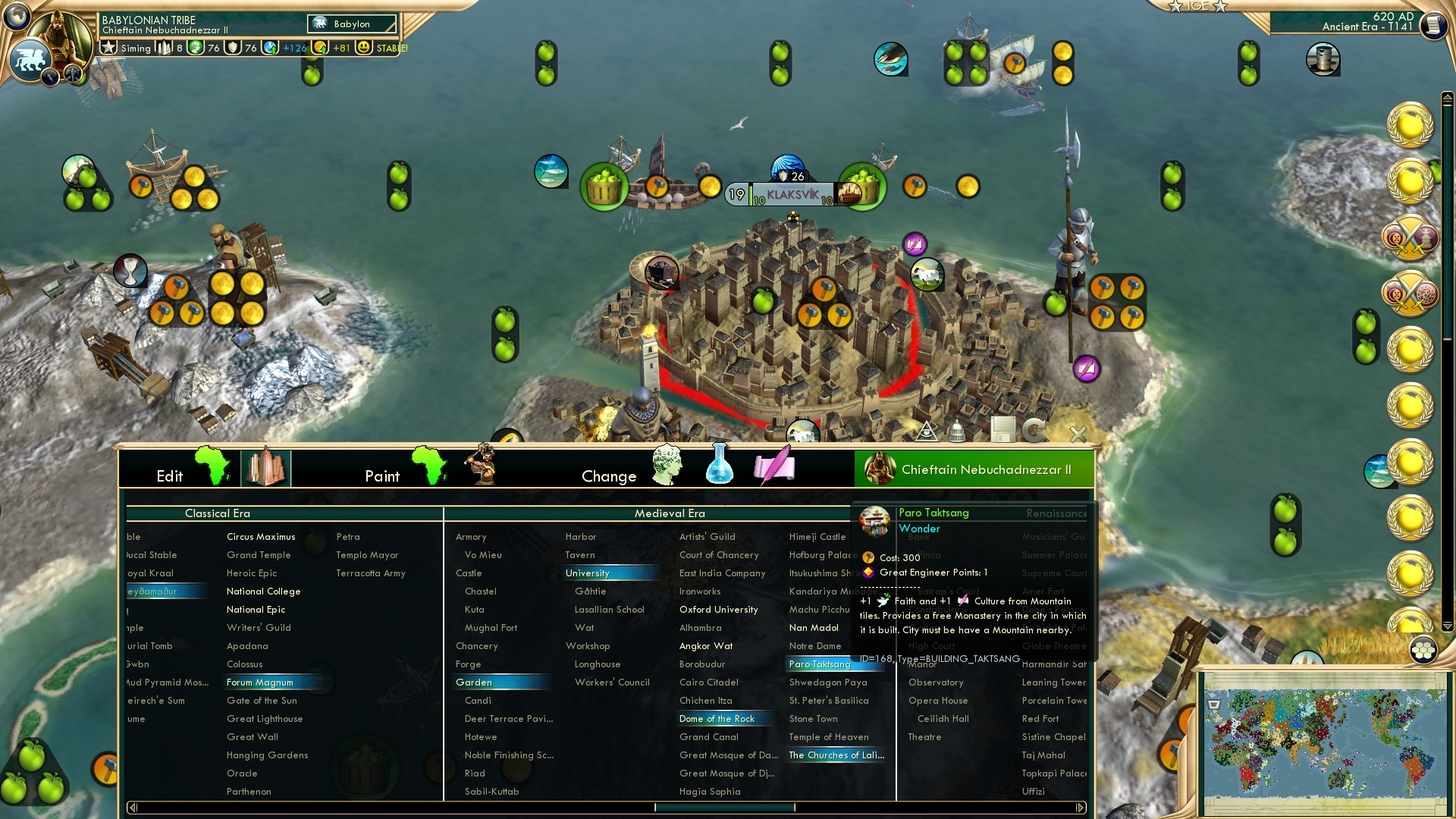Click the Edit section label
This screenshot has height=819, width=1456.
tap(171, 475)
